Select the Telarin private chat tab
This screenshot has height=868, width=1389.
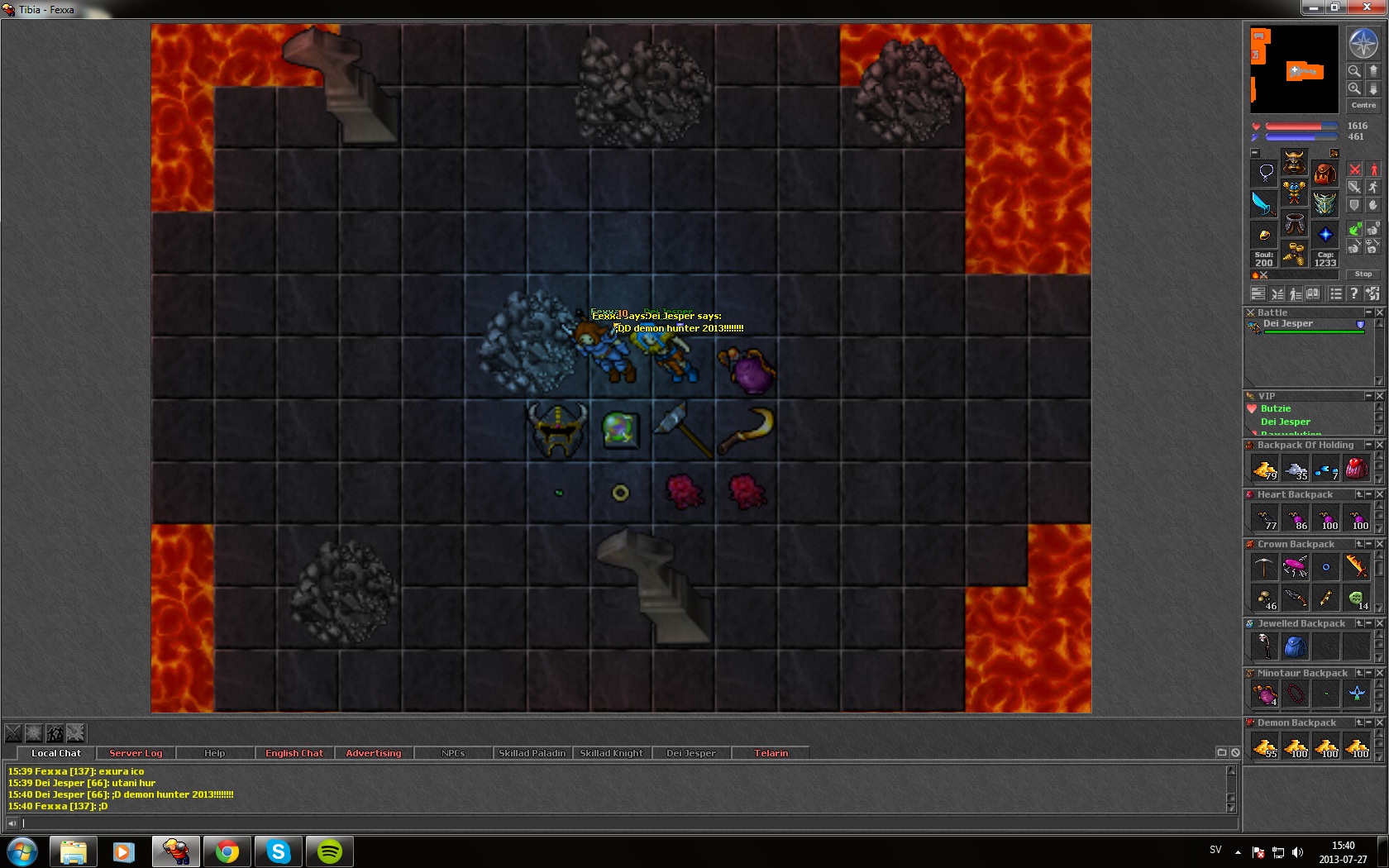tap(771, 753)
